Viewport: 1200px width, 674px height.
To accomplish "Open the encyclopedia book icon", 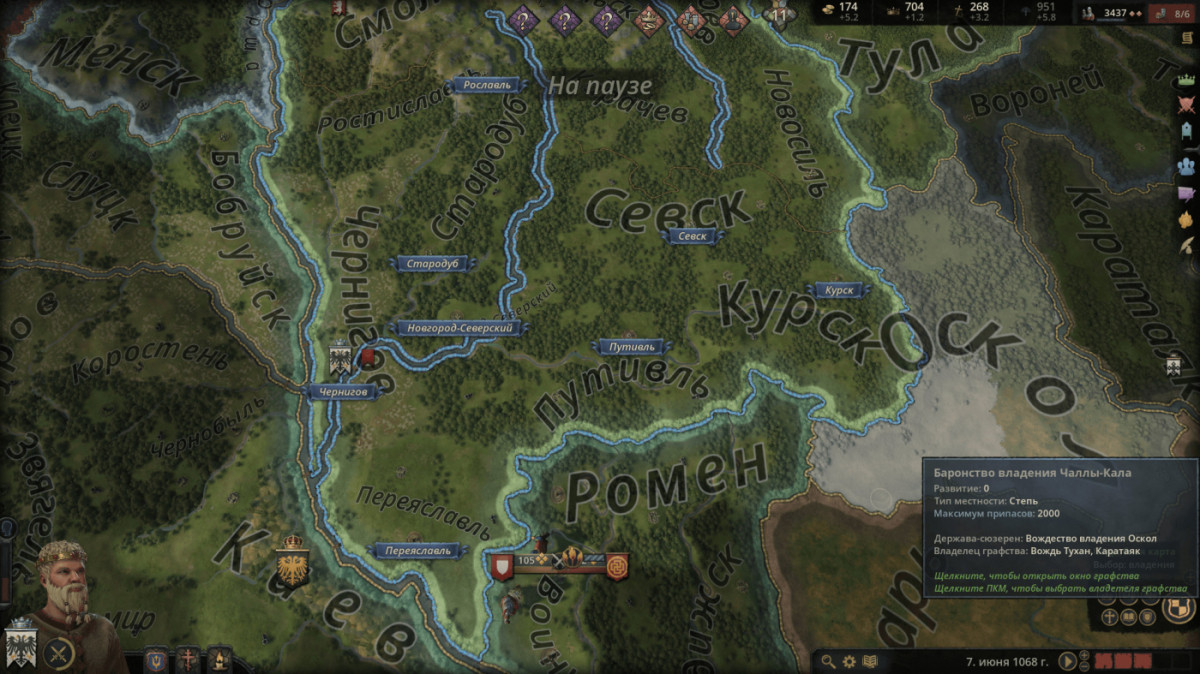I will 870,661.
